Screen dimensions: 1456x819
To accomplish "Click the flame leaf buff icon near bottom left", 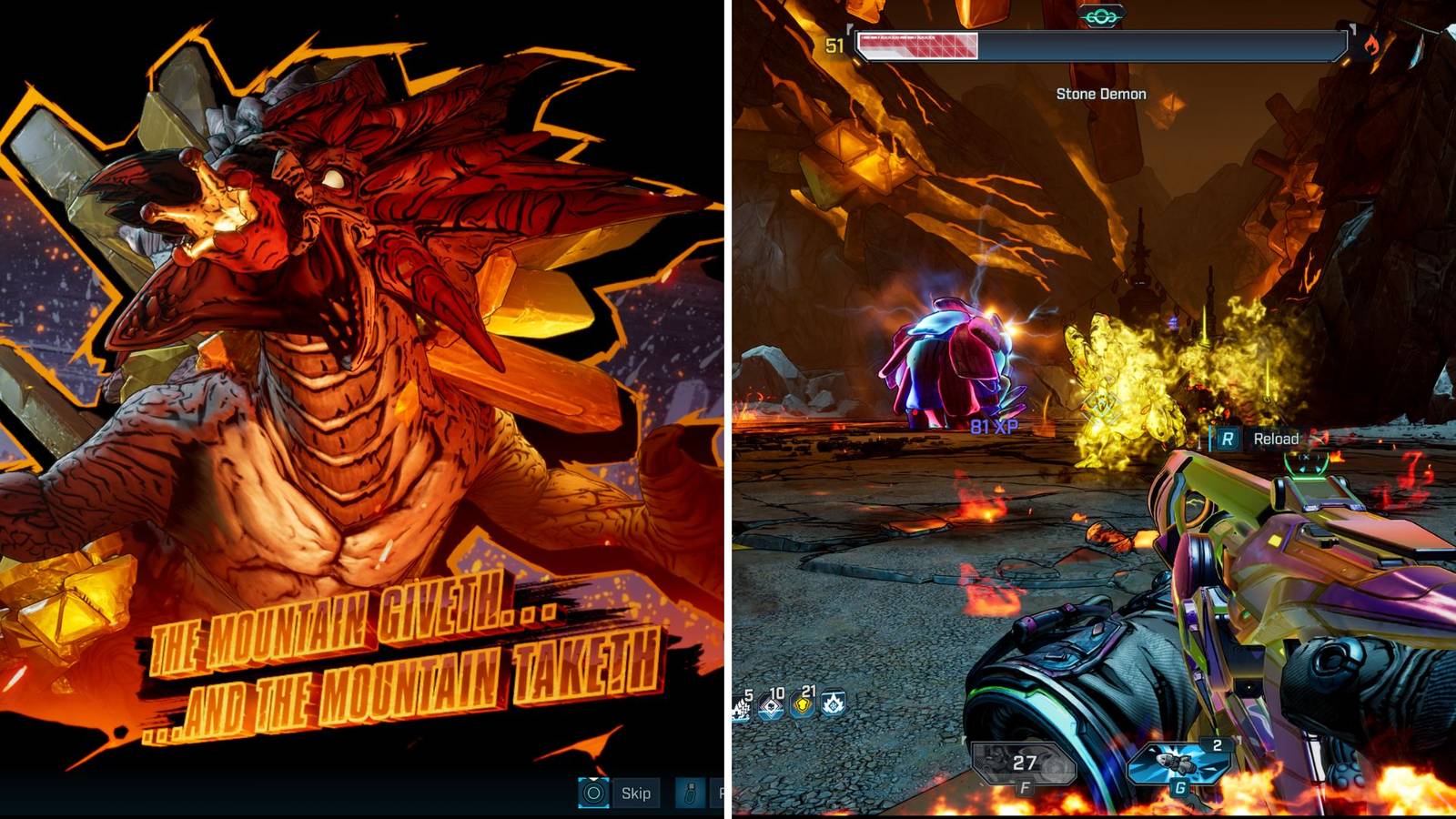I will tap(834, 704).
